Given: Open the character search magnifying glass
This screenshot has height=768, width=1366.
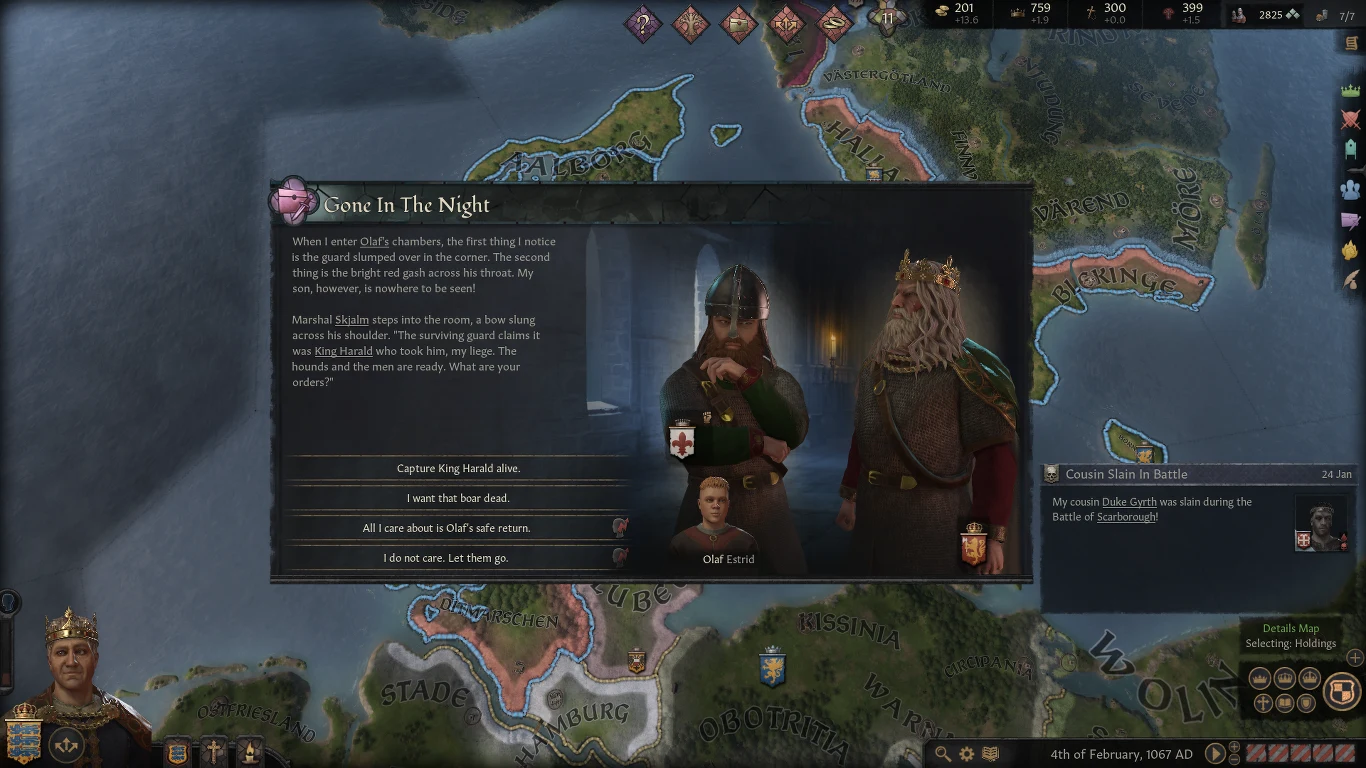Looking at the screenshot, I should click(945, 753).
